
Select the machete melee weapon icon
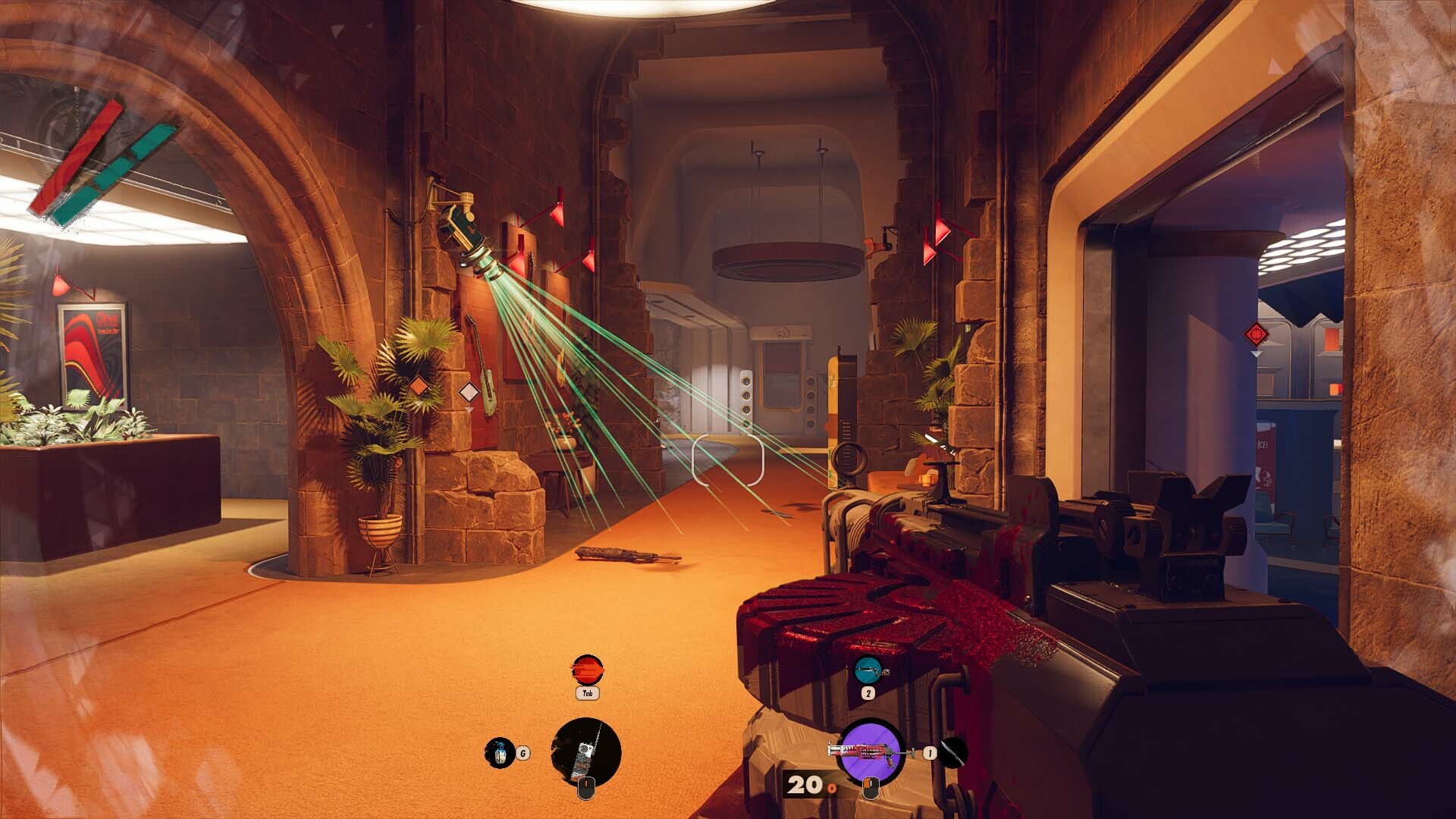tap(952, 752)
